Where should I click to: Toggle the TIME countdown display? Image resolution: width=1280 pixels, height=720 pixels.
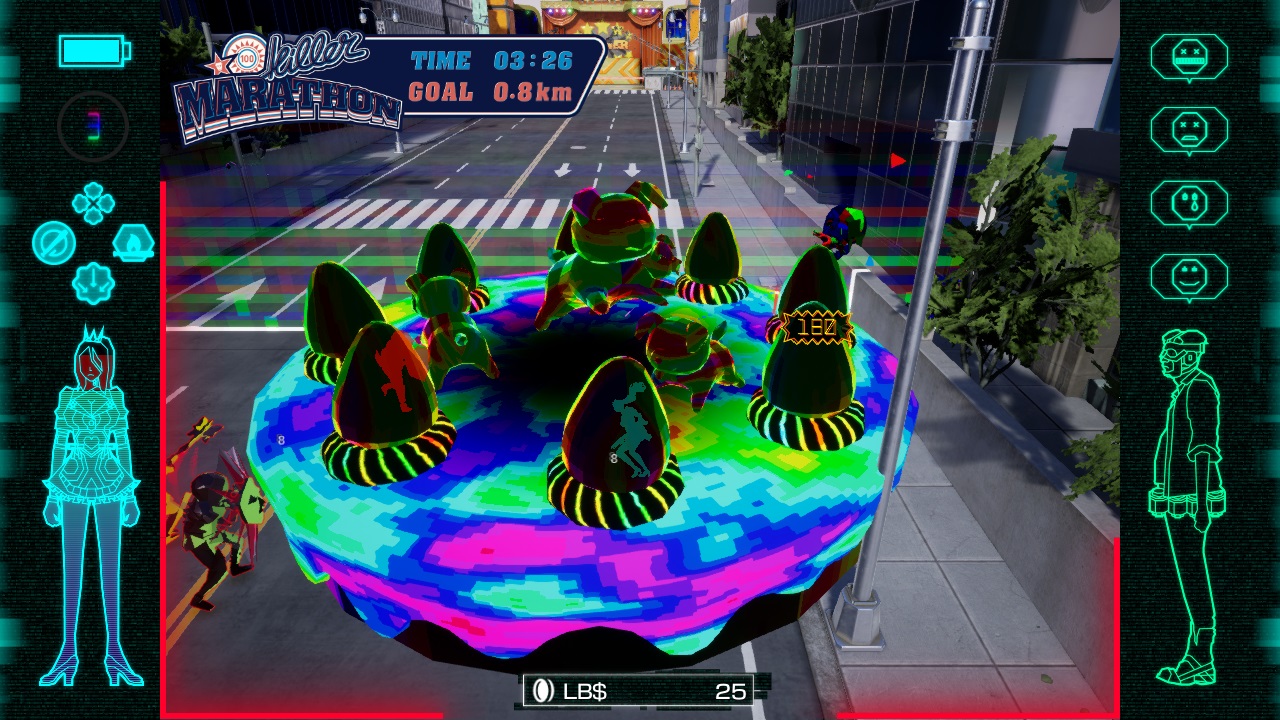point(490,60)
